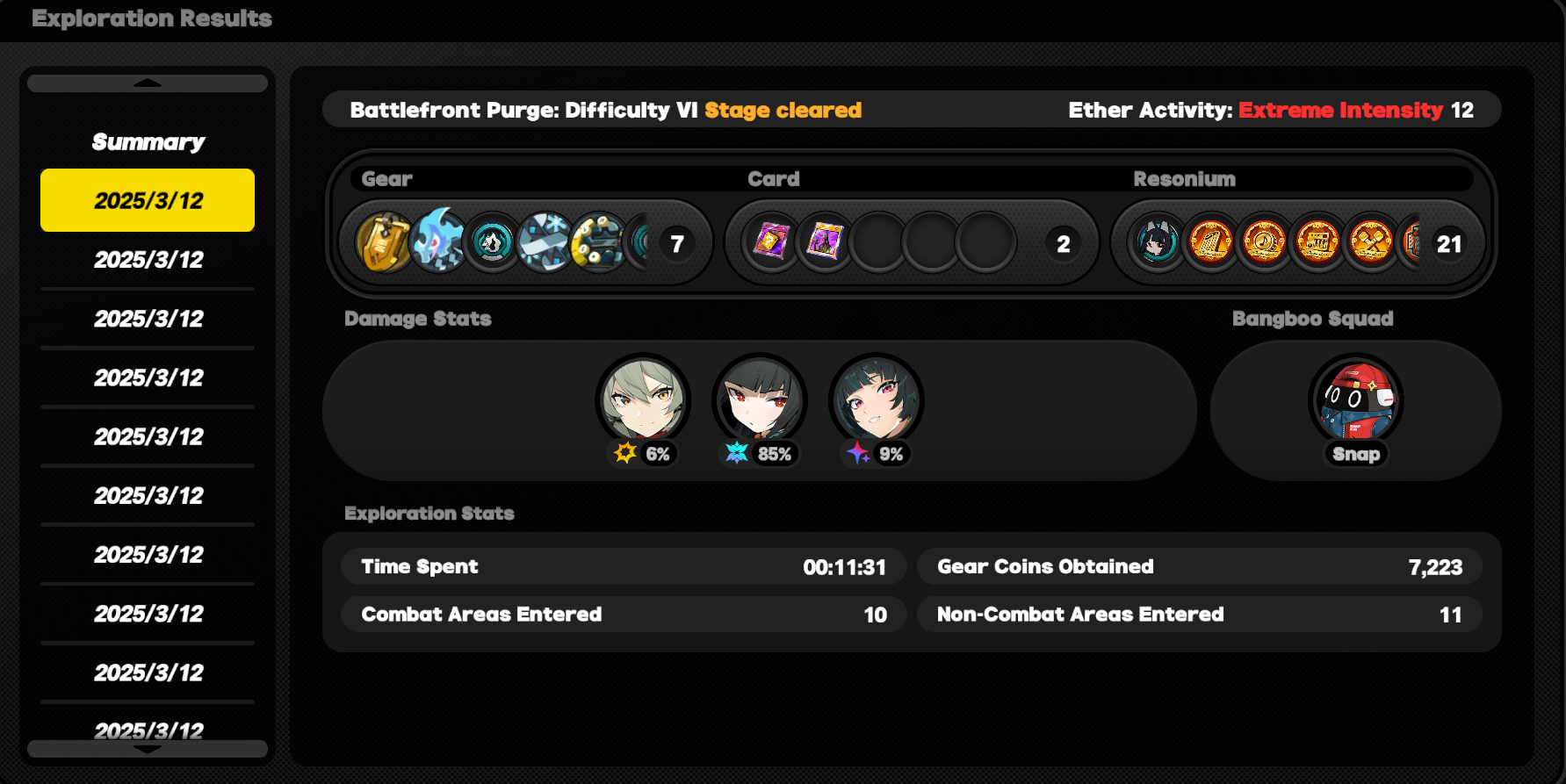Select the gold pennant Gear icon
The image size is (1566, 784).
tap(384, 243)
